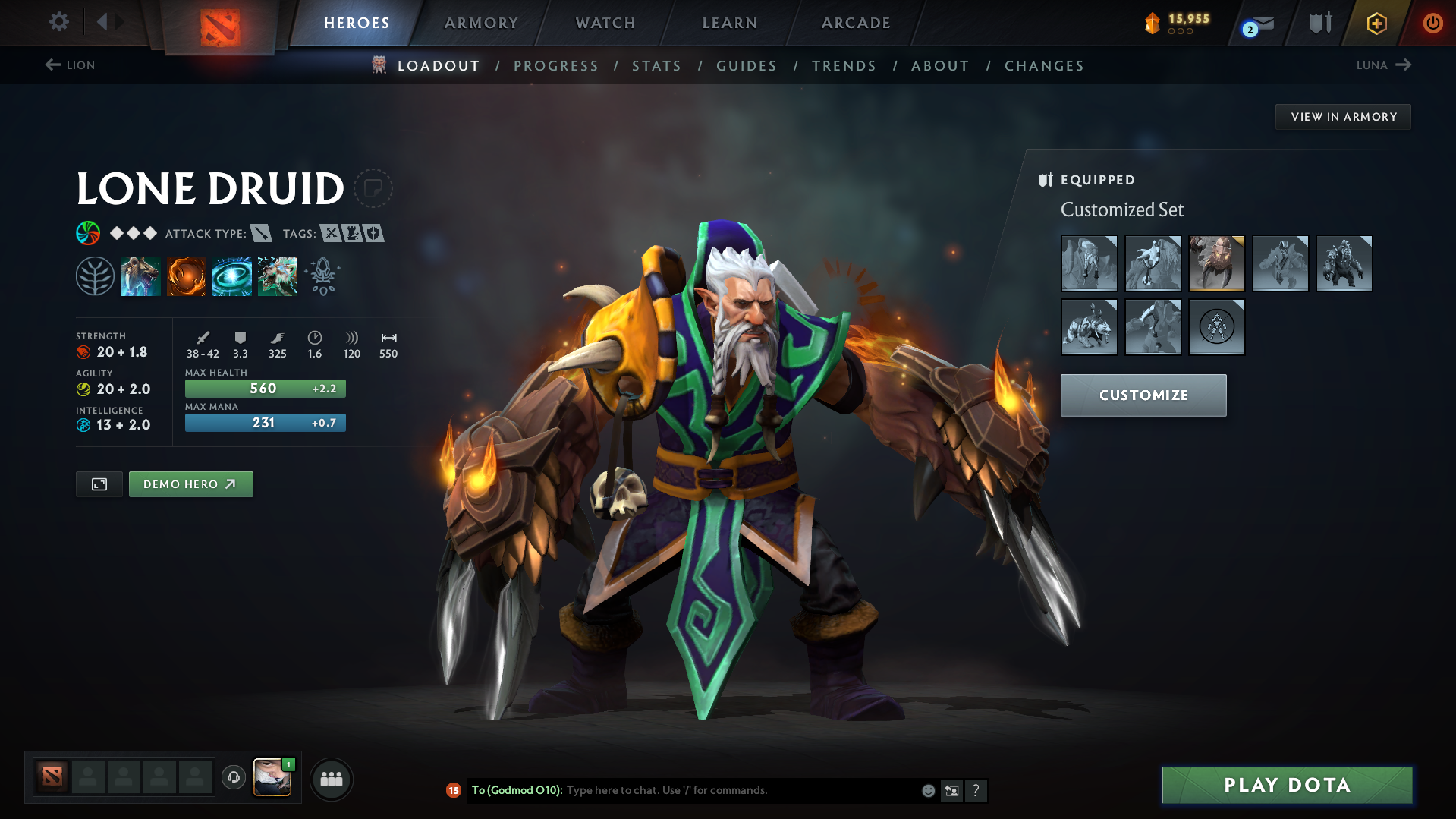Toggle the expanded hero view button

coord(98,484)
